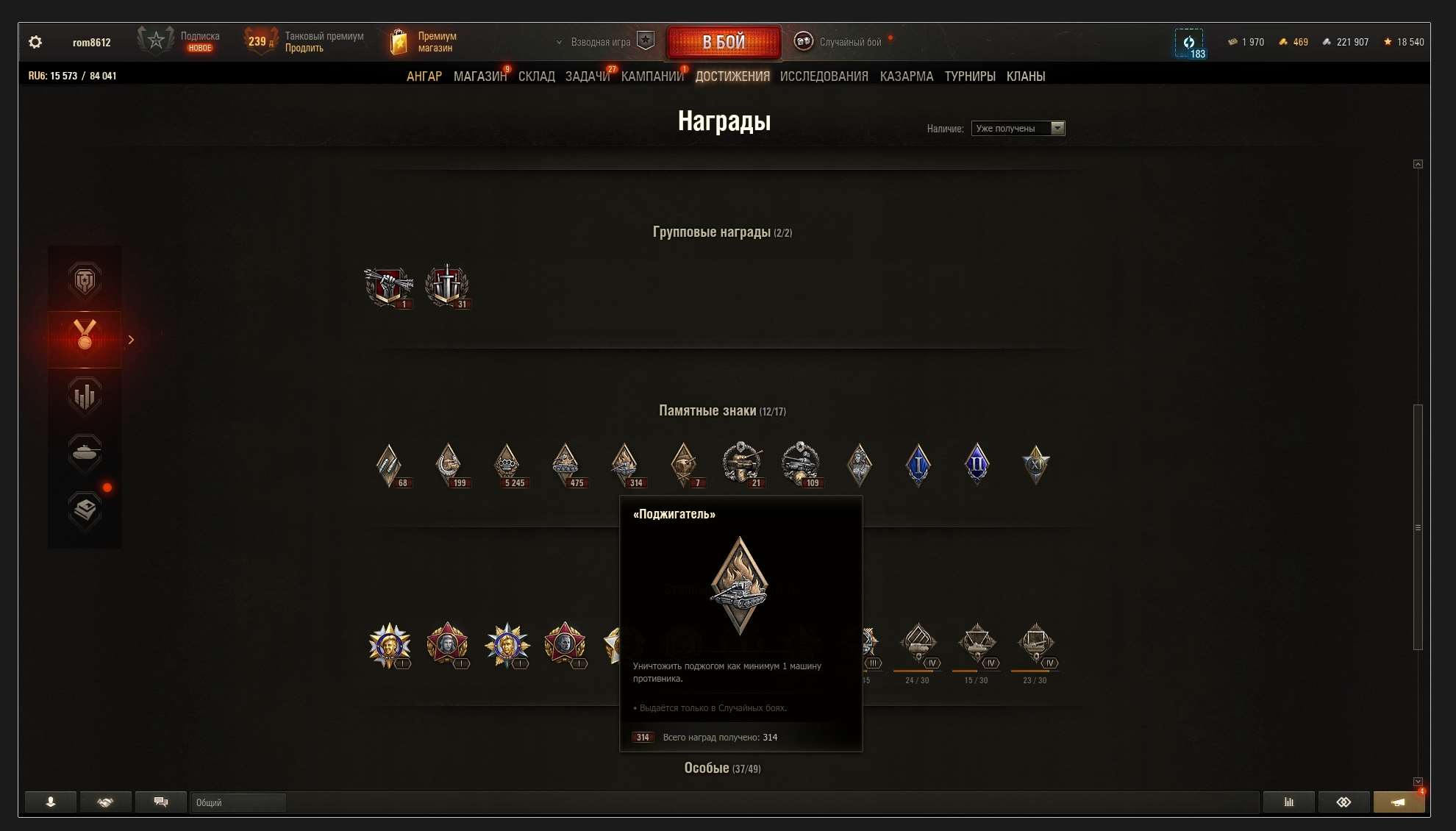Extend Танковый премиум via Продлить
This screenshot has height=831, width=1456.
coord(304,49)
